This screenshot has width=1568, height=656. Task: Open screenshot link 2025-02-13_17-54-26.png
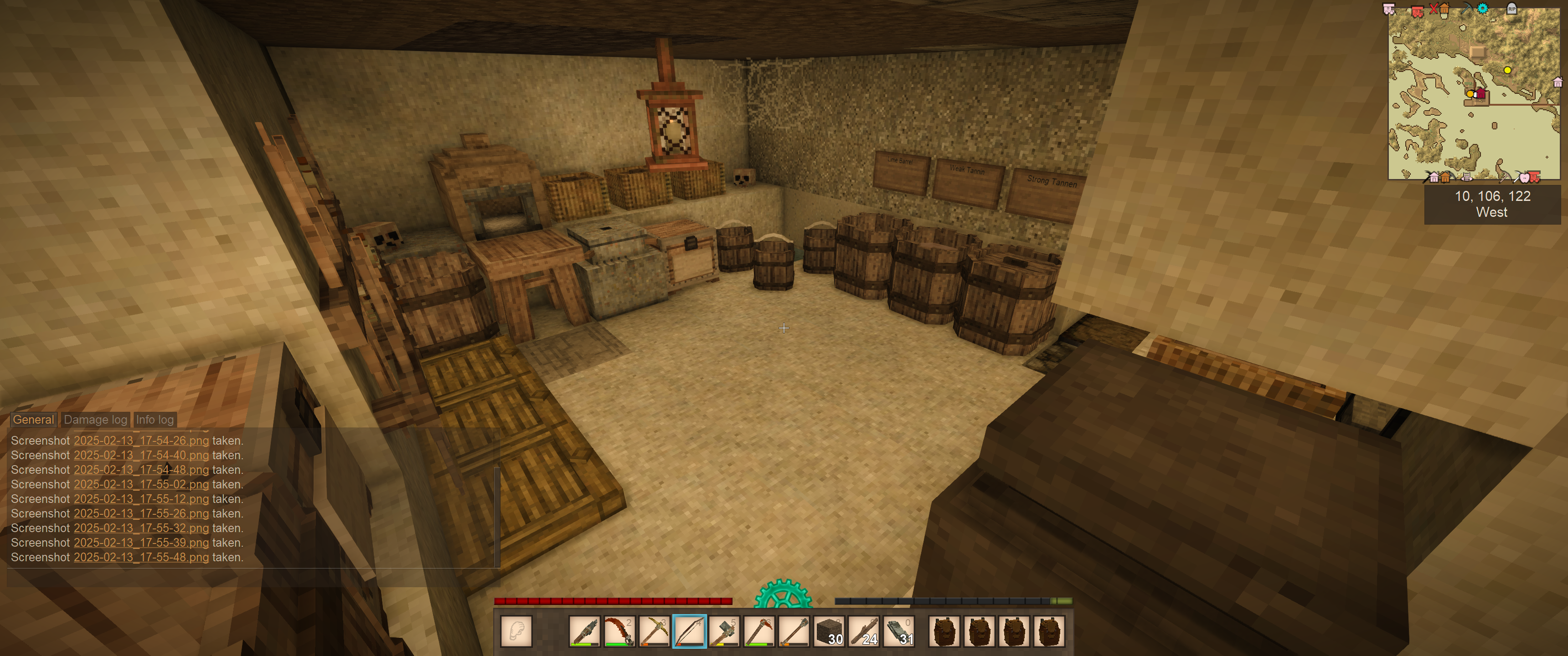click(141, 441)
